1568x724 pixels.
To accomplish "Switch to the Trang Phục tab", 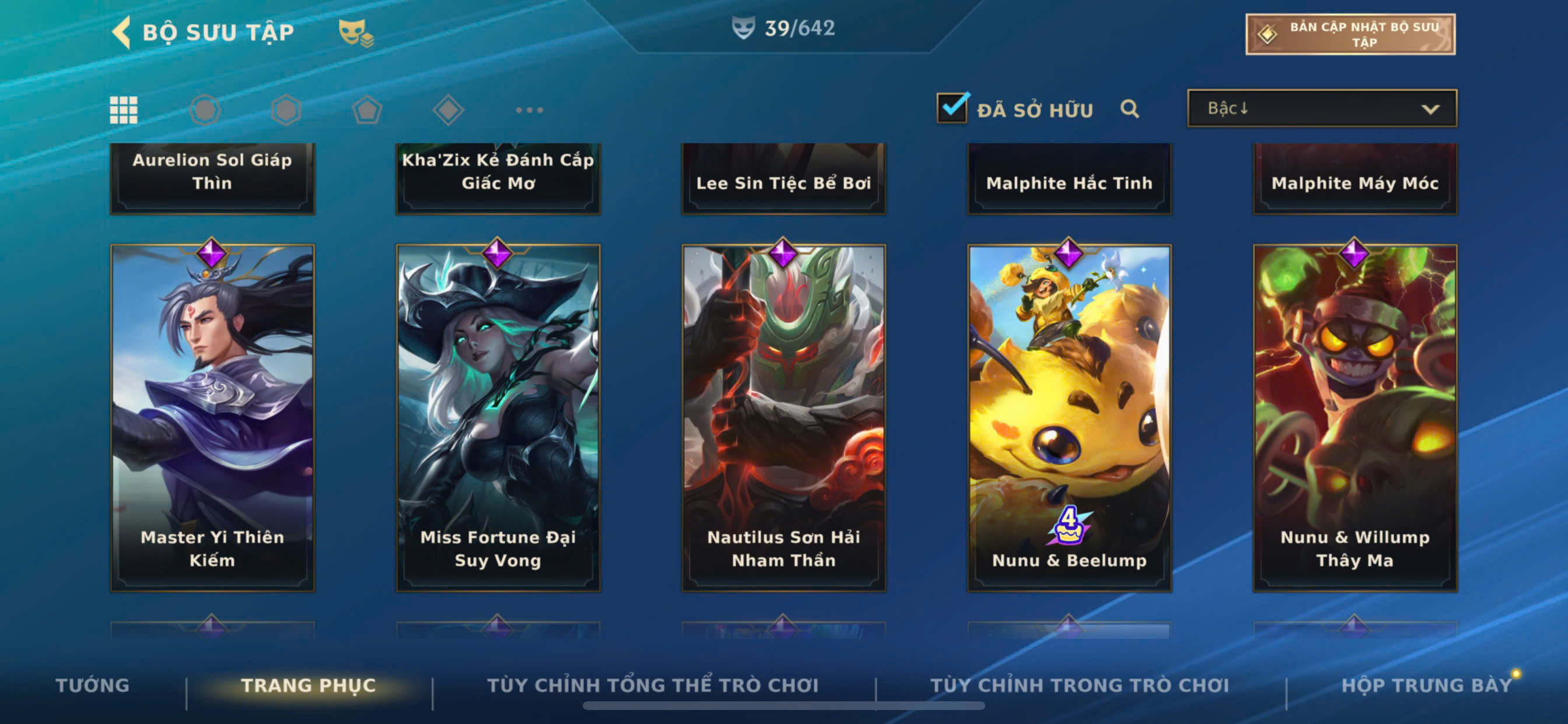I will (x=308, y=685).
